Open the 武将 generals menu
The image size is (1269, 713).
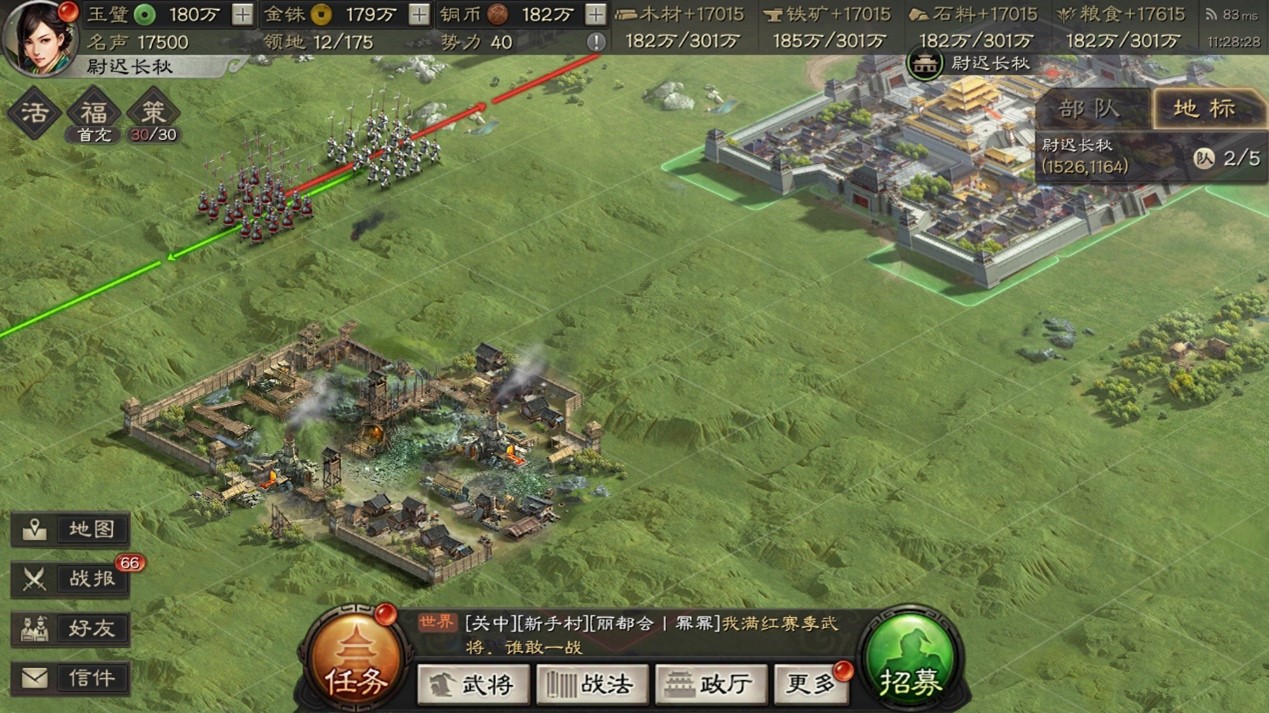tap(473, 685)
